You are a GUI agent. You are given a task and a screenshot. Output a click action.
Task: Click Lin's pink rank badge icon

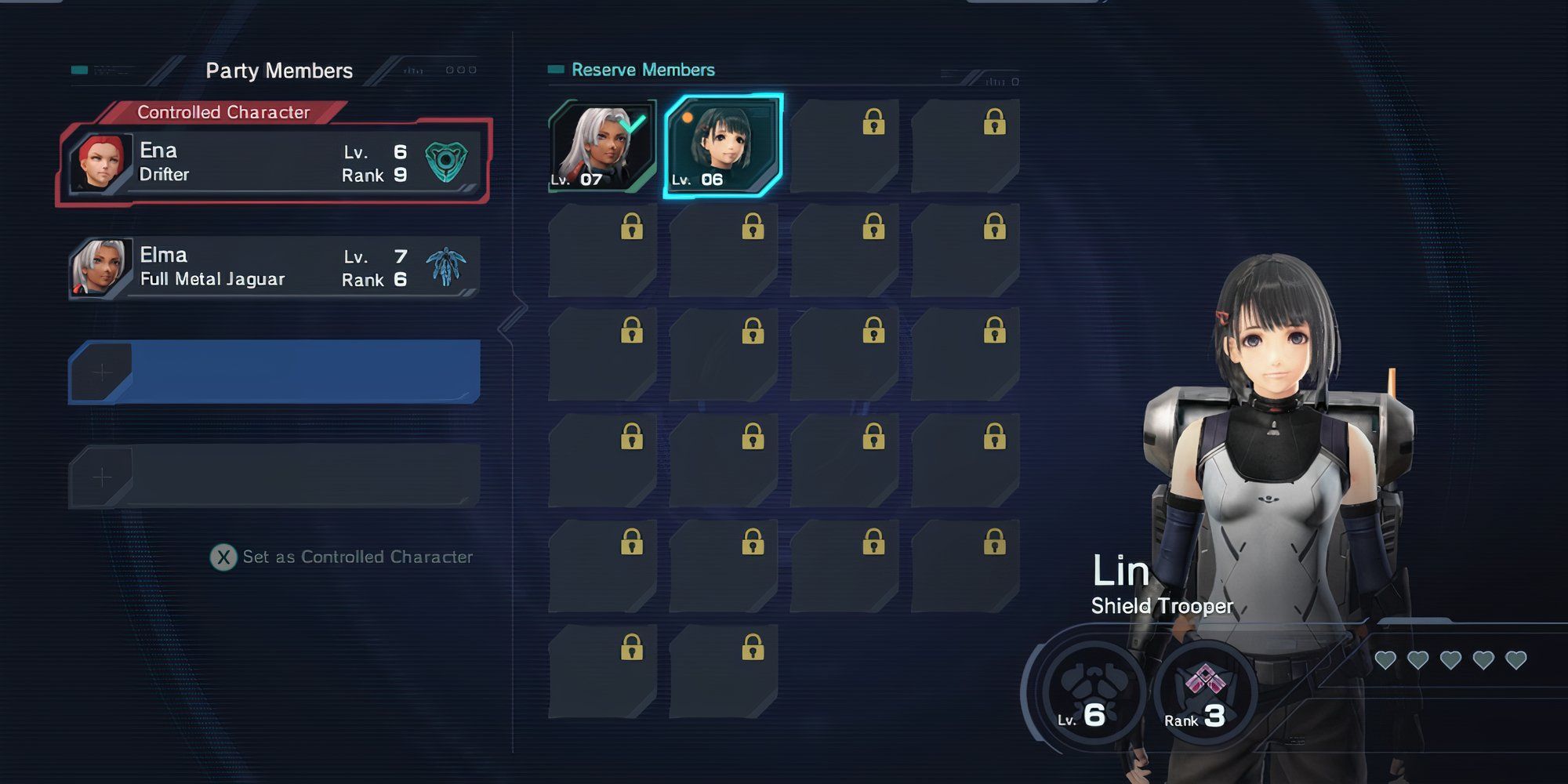(x=1205, y=681)
